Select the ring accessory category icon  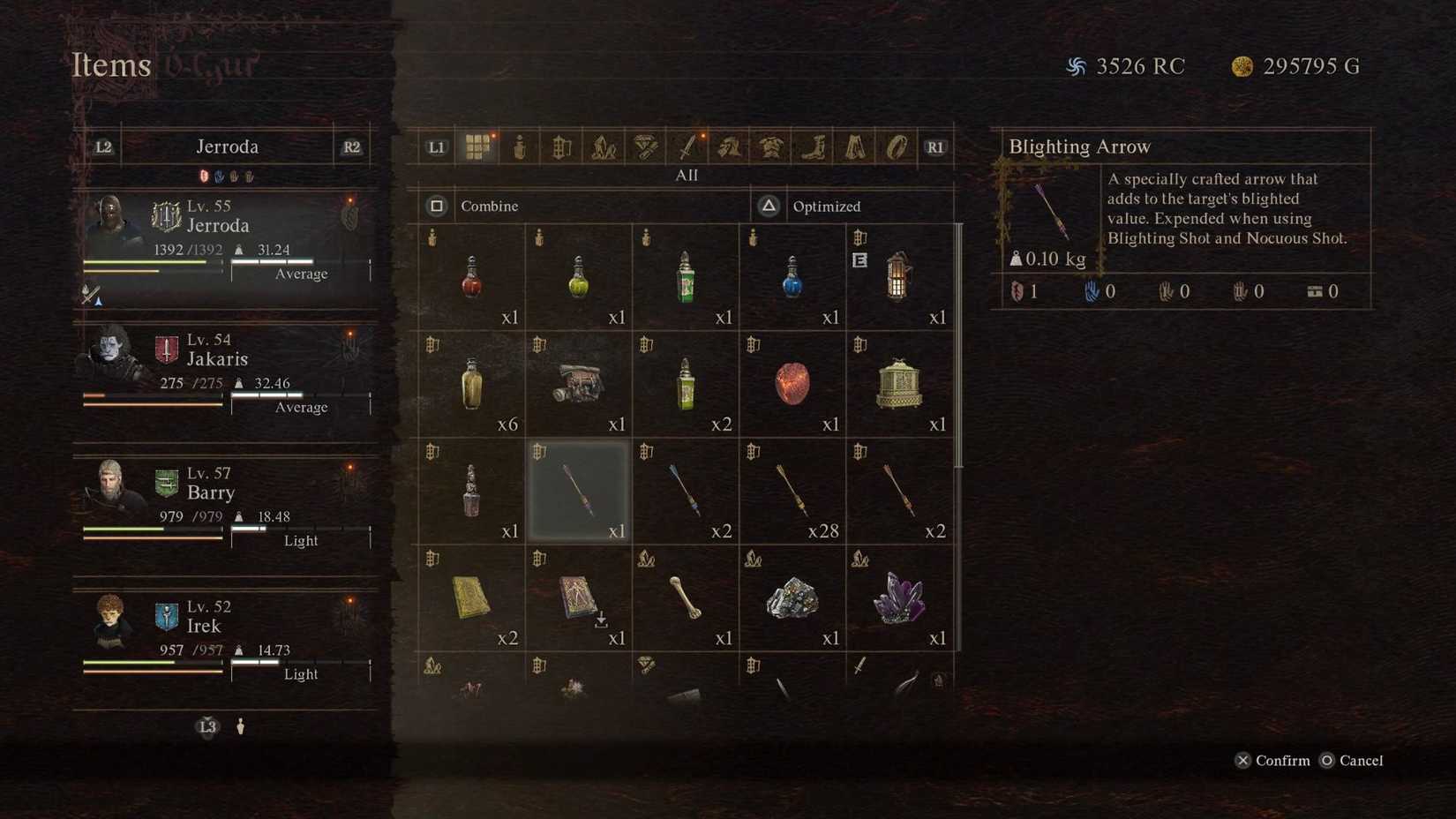(897, 147)
